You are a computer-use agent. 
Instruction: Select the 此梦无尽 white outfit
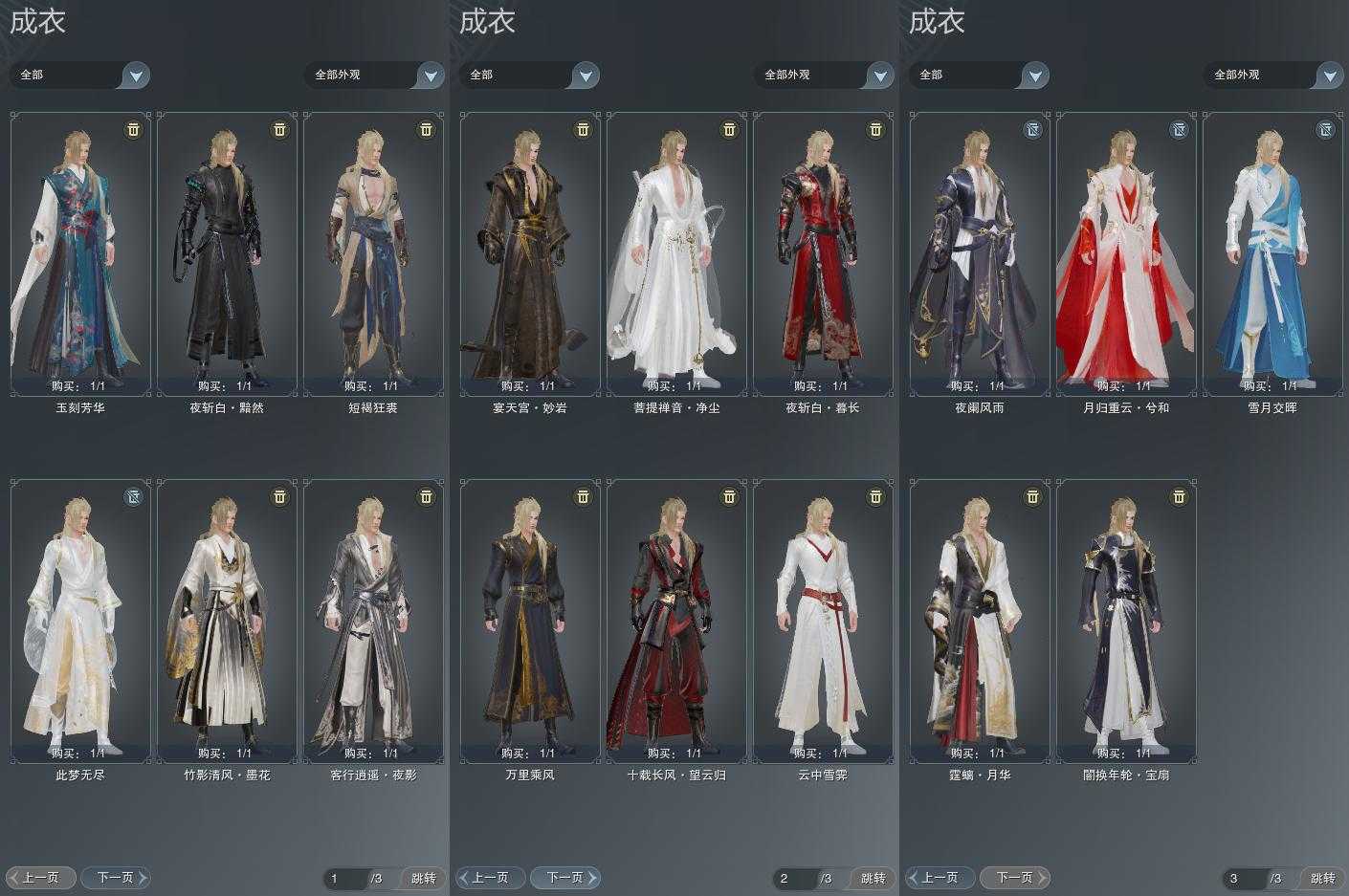[x=80, y=621]
